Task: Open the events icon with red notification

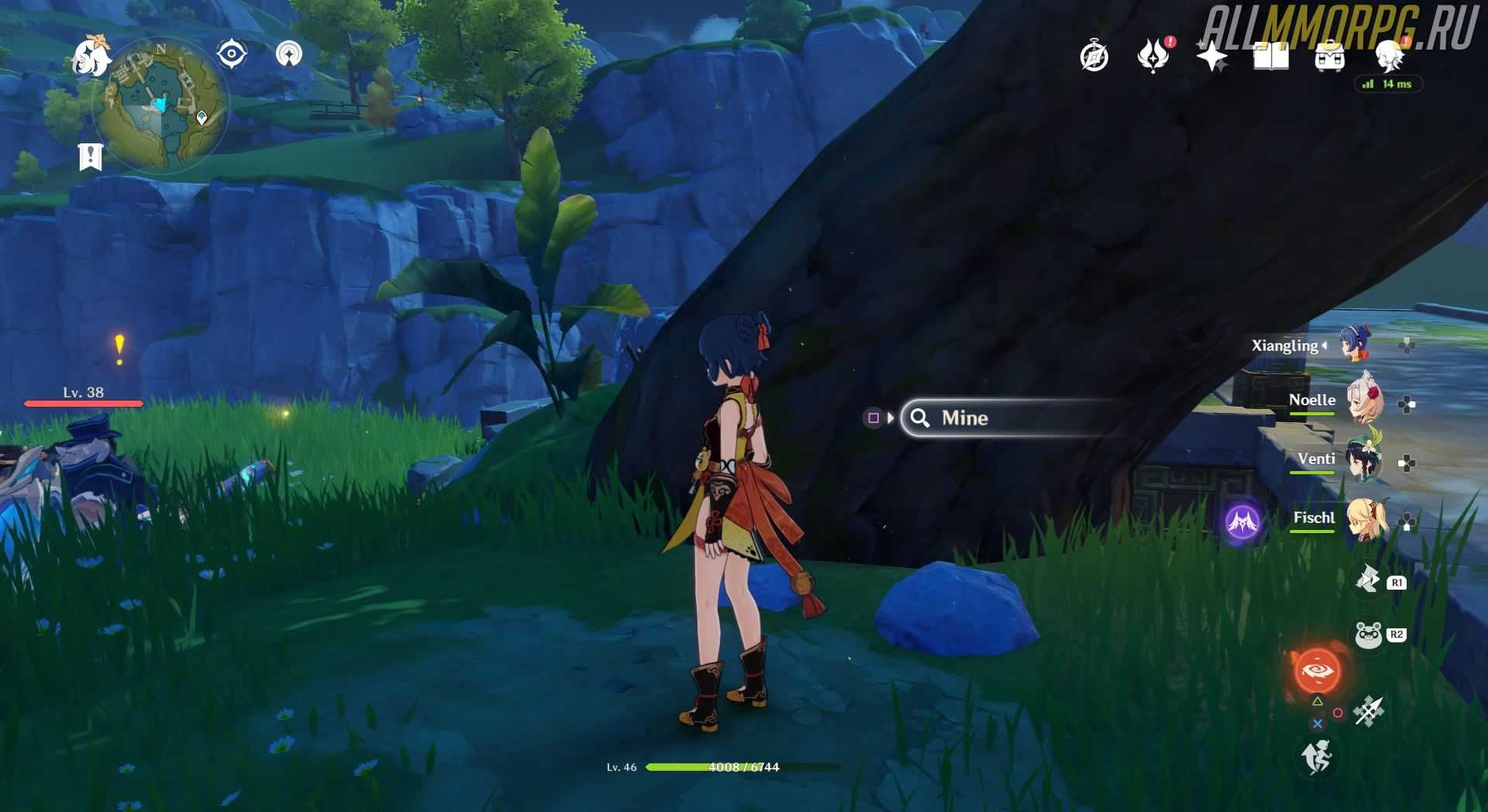Action: [x=1152, y=56]
